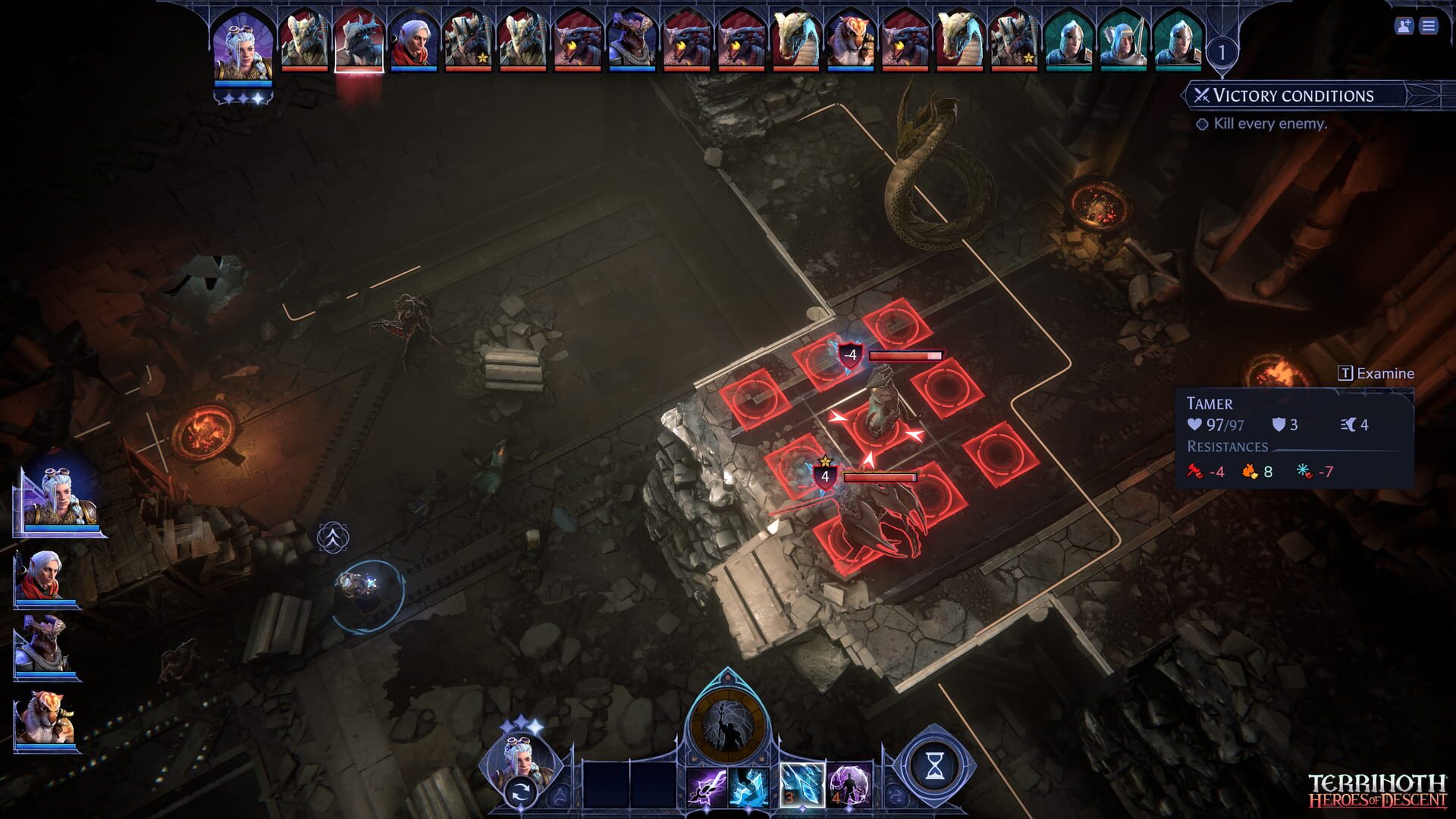Activate the ice spear ability with 3 charges
Image resolution: width=1456 pixels, height=819 pixels.
(802, 786)
